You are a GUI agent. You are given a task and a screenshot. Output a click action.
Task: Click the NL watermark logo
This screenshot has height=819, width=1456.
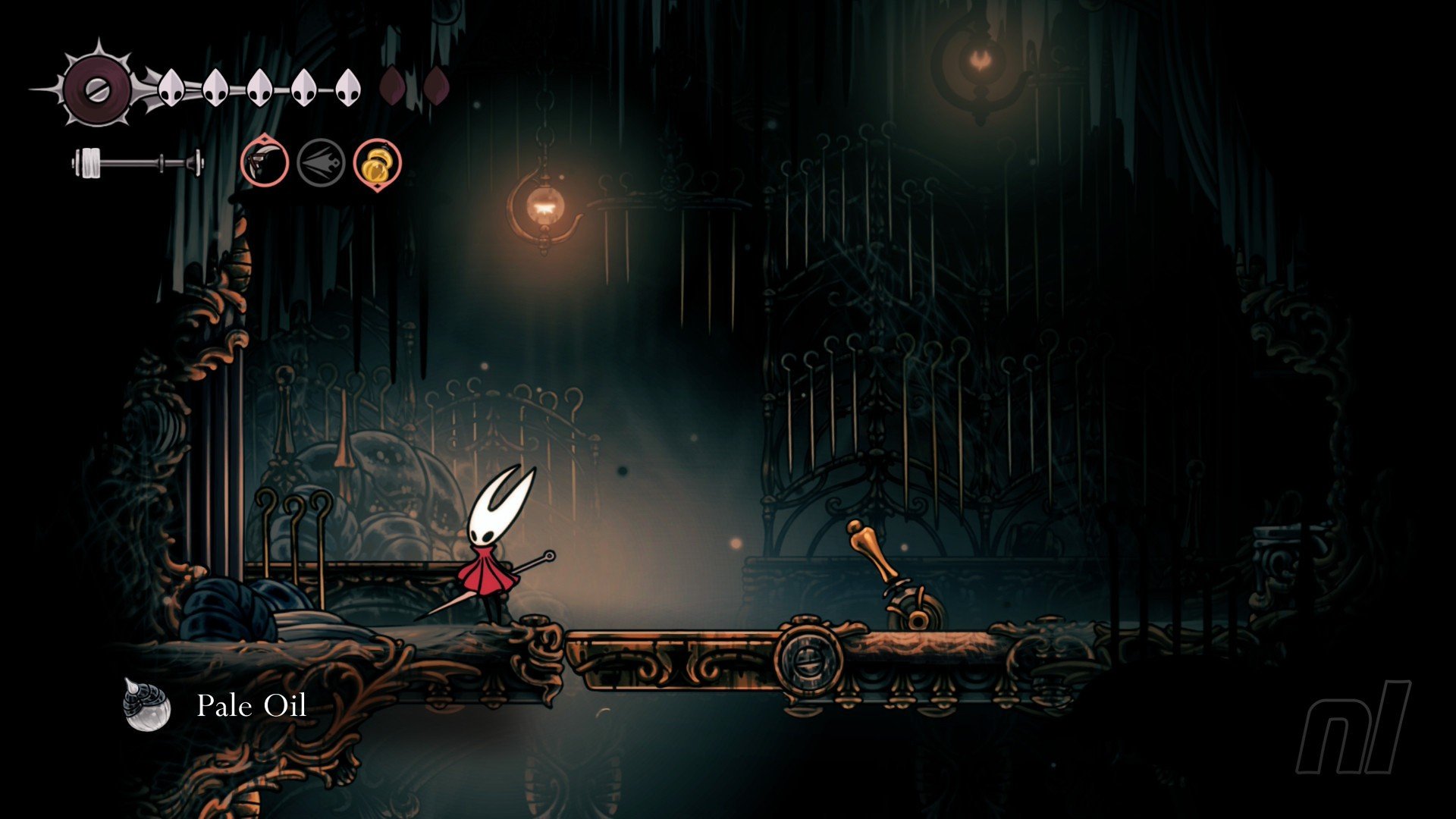1354,726
